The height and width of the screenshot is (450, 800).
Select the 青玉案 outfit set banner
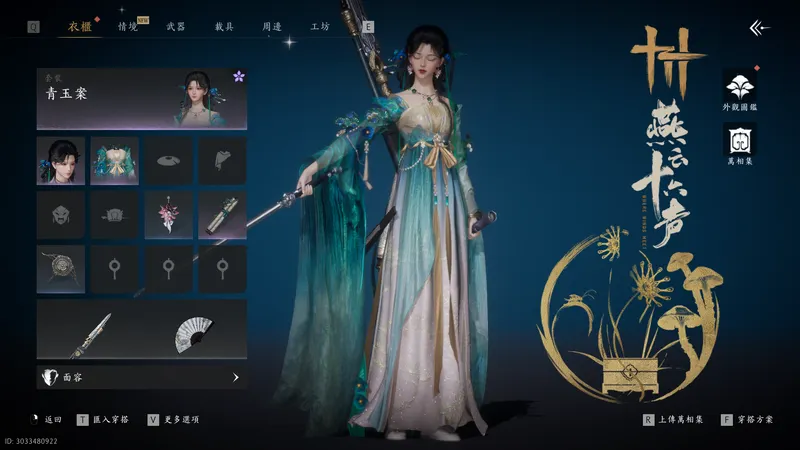(141, 98)
